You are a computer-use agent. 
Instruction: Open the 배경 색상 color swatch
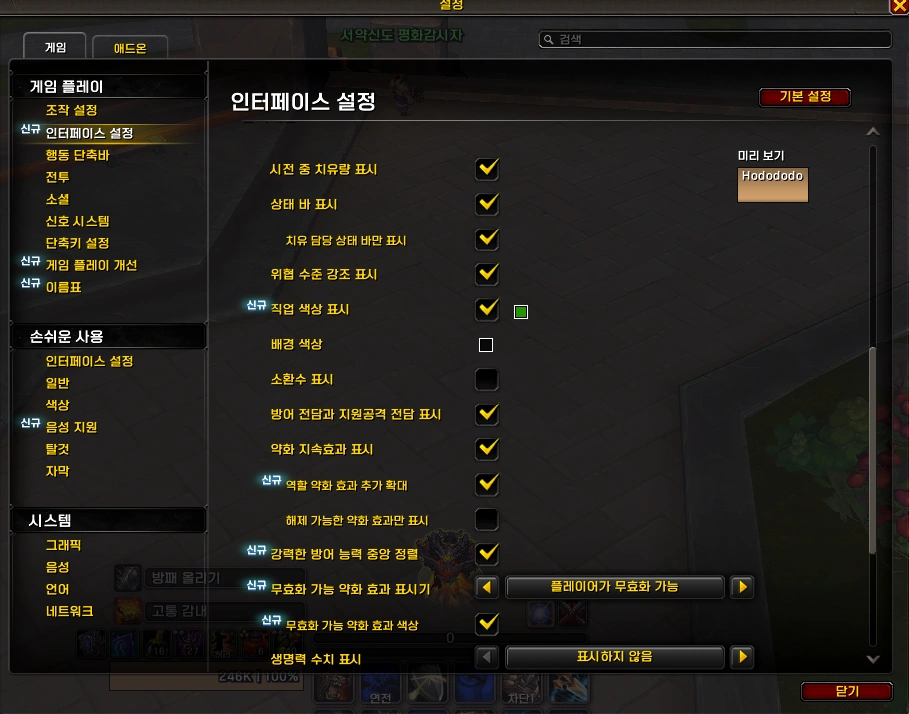(486, 346)
